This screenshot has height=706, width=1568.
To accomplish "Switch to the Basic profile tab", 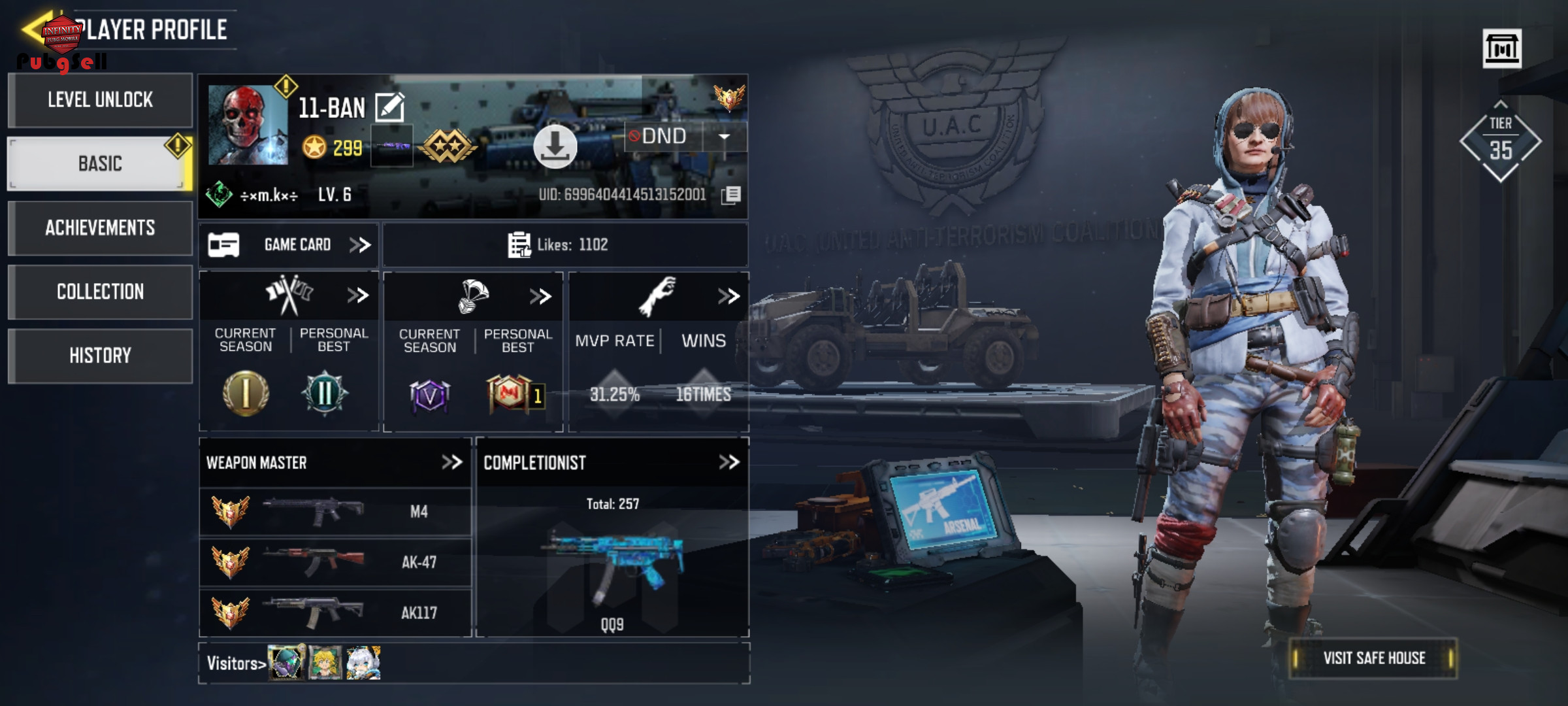I will click(x=100, y=163).
